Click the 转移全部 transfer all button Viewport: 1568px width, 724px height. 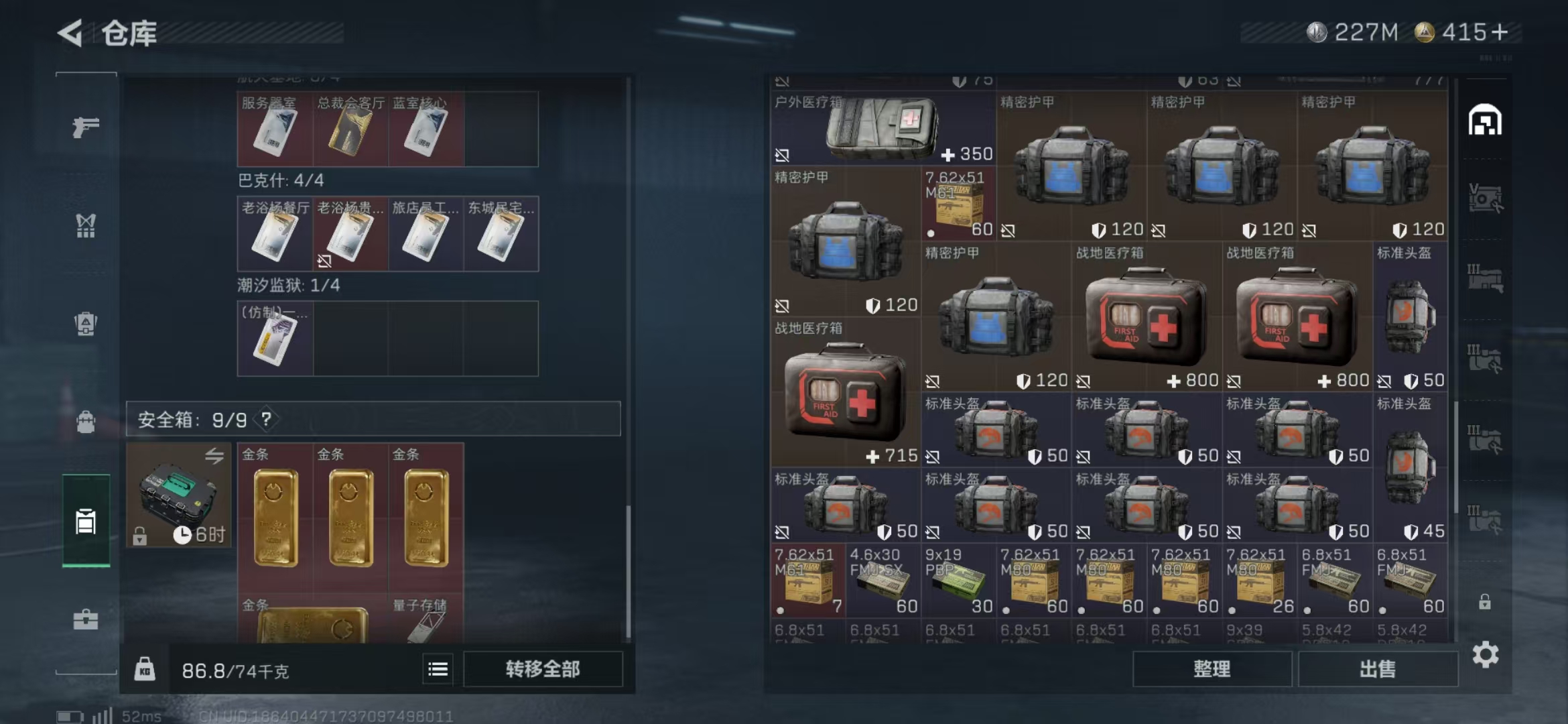543,668
